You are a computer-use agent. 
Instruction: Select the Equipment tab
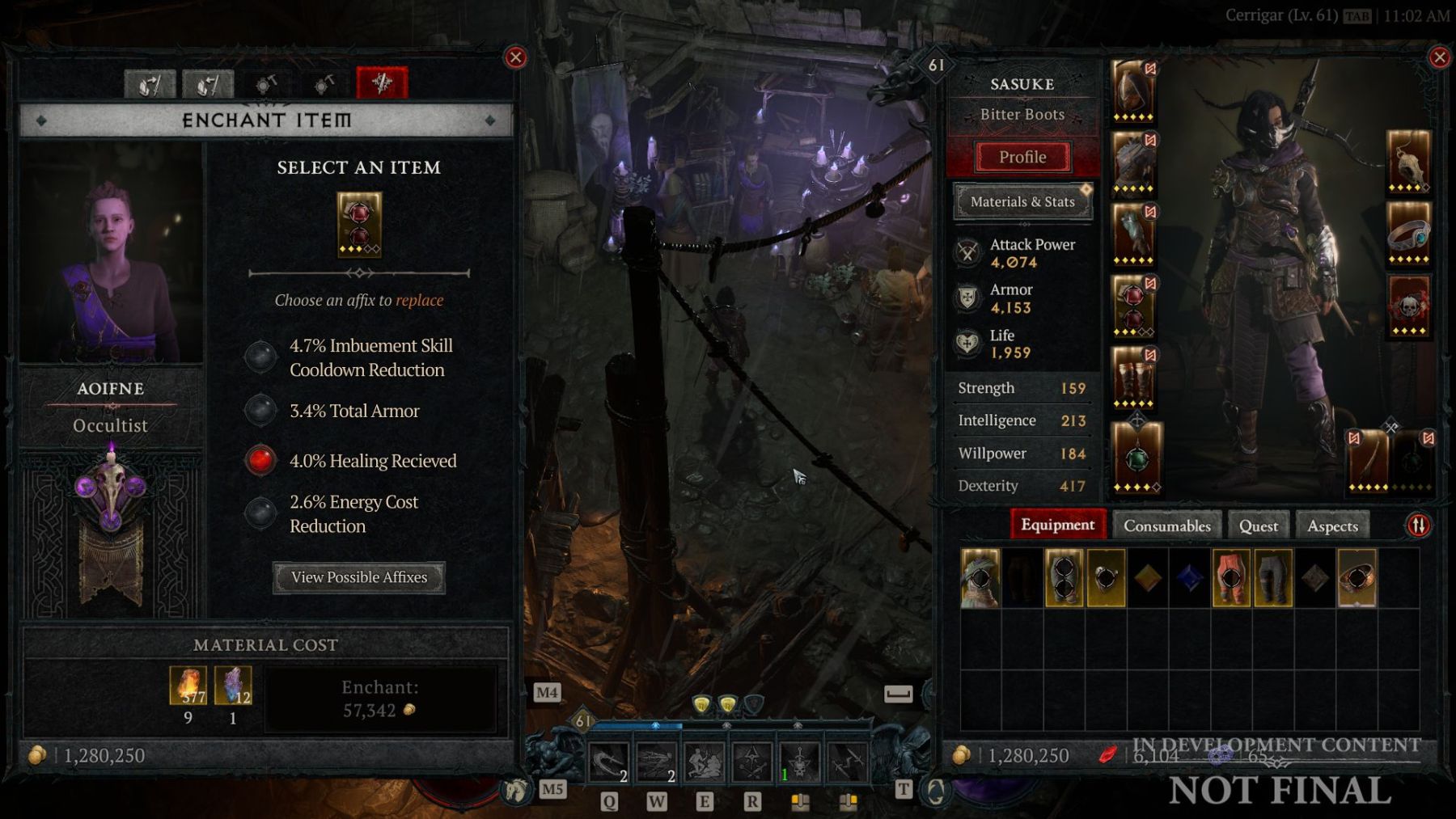click(1057, 525)
